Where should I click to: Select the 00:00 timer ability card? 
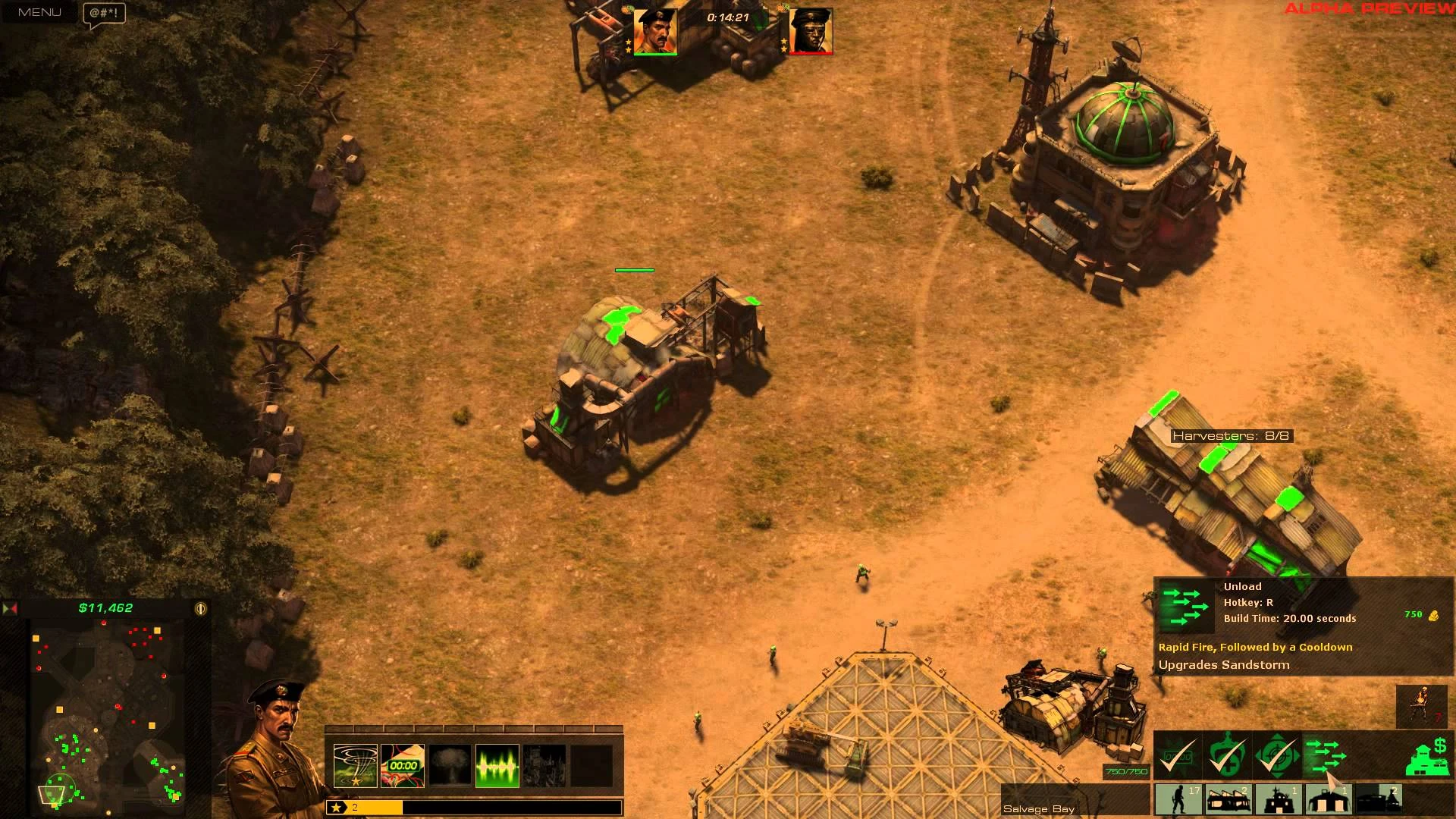(x=403, y=766)
